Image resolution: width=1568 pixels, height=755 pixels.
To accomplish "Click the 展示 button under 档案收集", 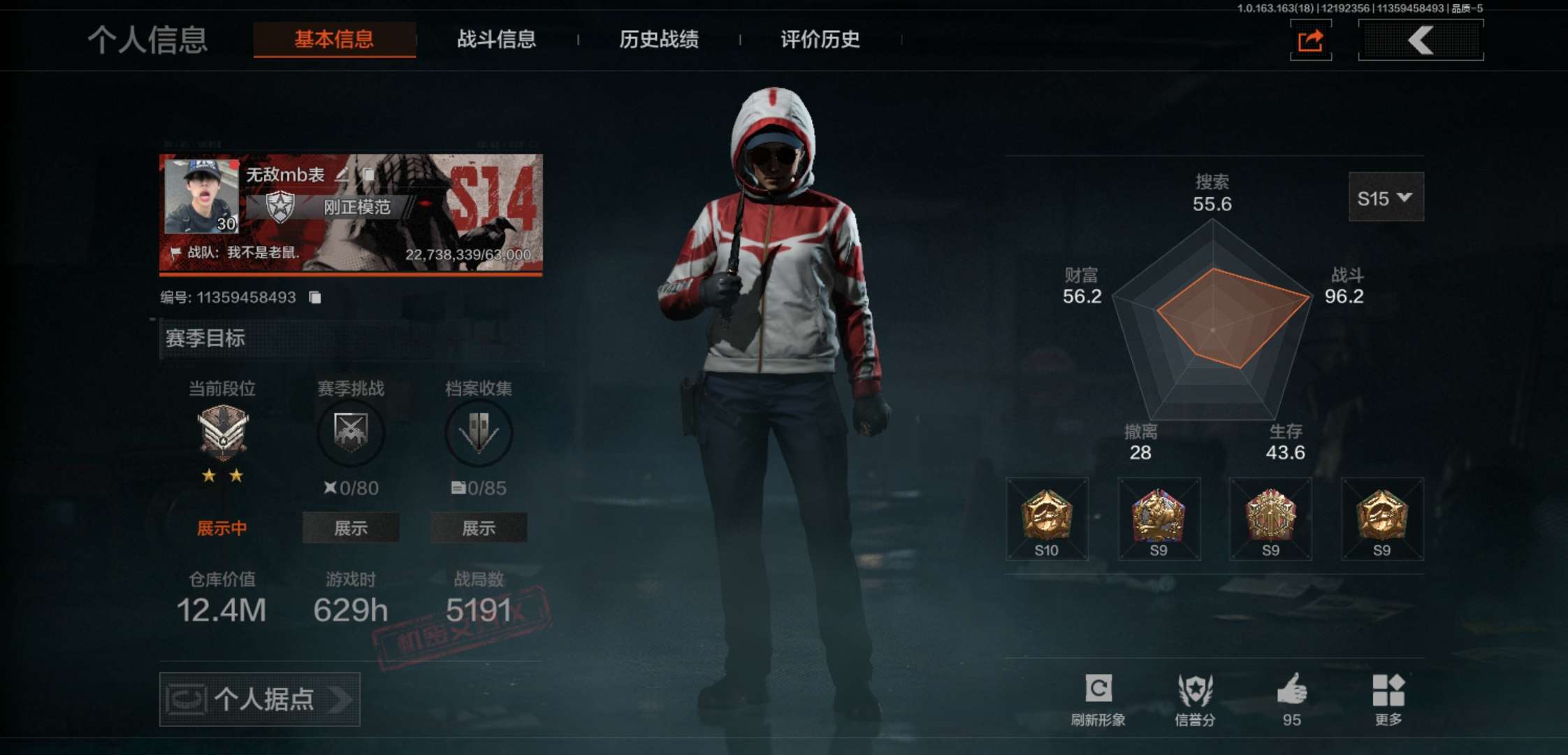I will pyautogui.click(x=479, y=528).
